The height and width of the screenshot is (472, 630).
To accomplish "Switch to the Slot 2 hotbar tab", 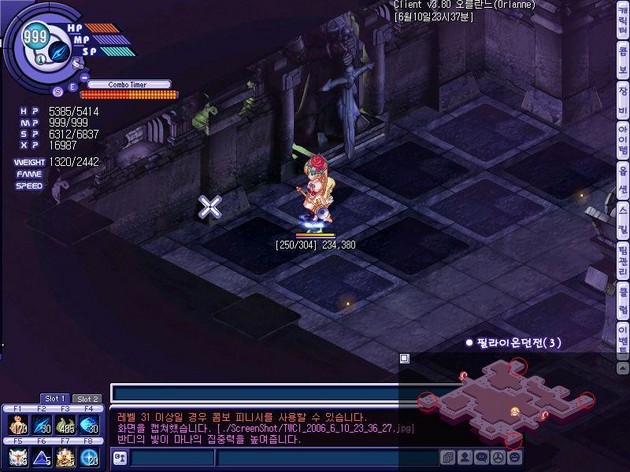I will 88,399.
